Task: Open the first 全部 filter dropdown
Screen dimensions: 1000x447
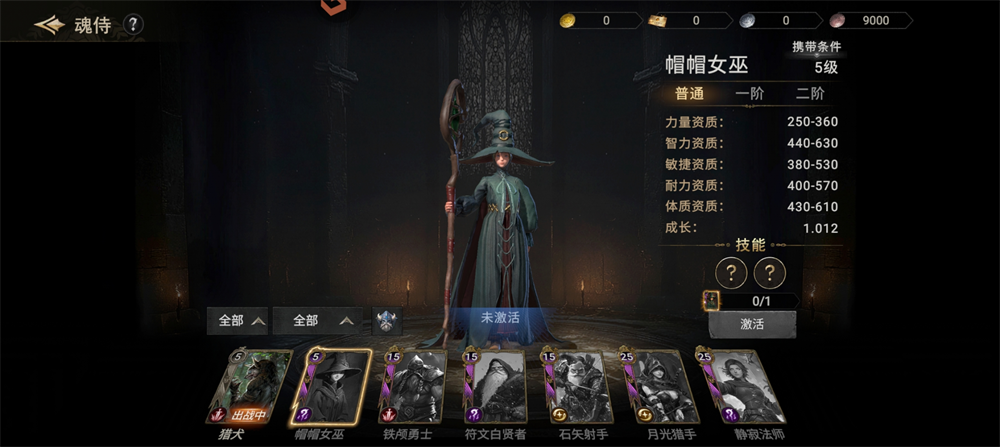Action: coord(236,321)
